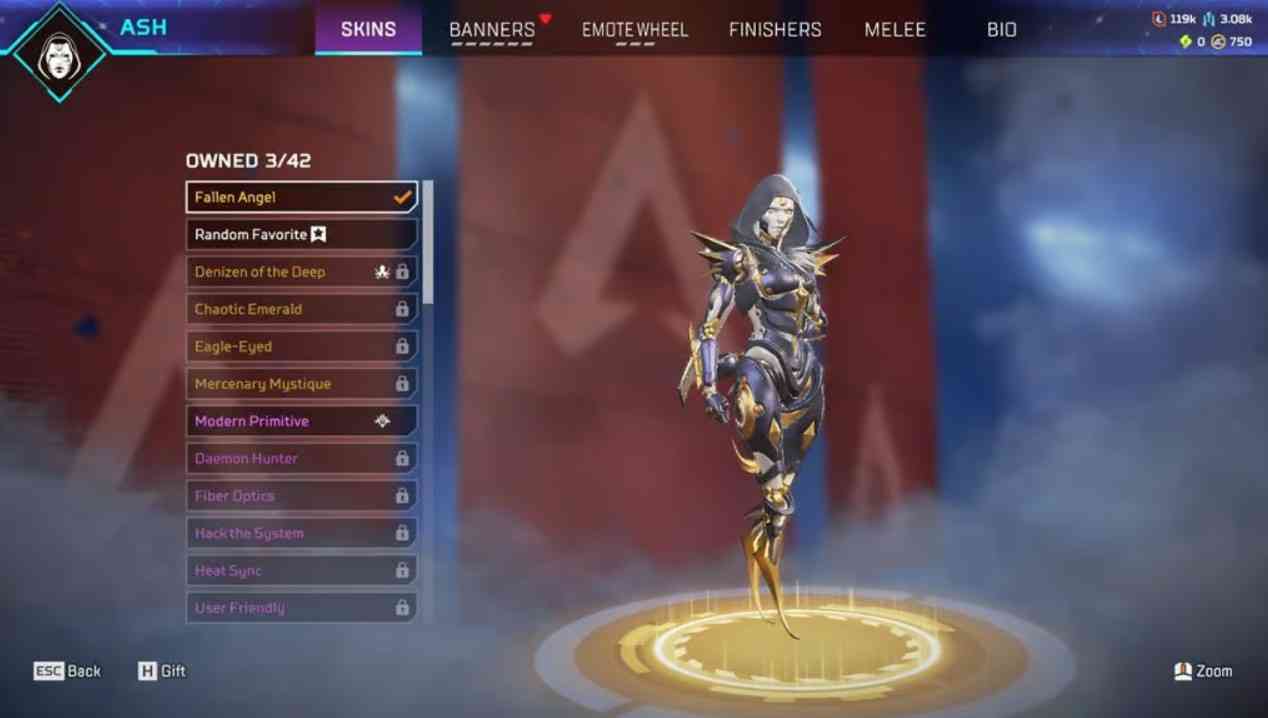This screenshot has width=1268, height=718.
Task: Select the Denizen of the Deep skin
Action: tap(301, 272)
